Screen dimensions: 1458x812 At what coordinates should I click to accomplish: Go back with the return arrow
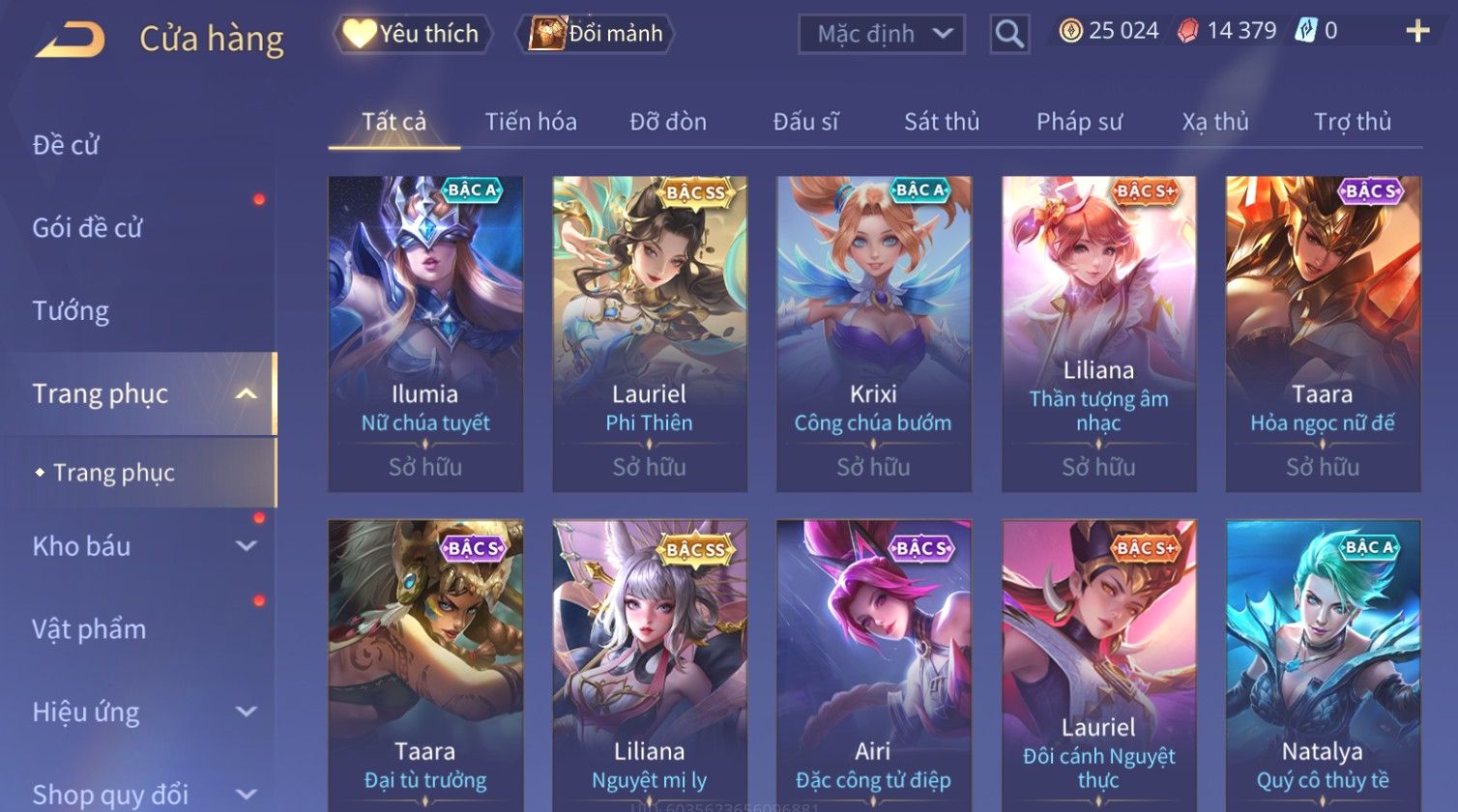[71, 40]
